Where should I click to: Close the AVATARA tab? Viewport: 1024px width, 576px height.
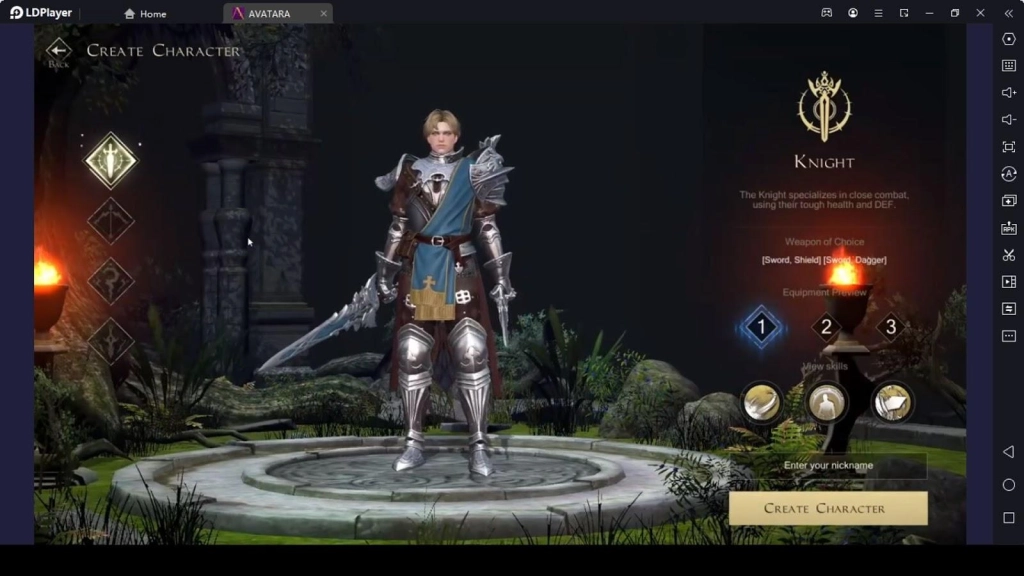323,14
